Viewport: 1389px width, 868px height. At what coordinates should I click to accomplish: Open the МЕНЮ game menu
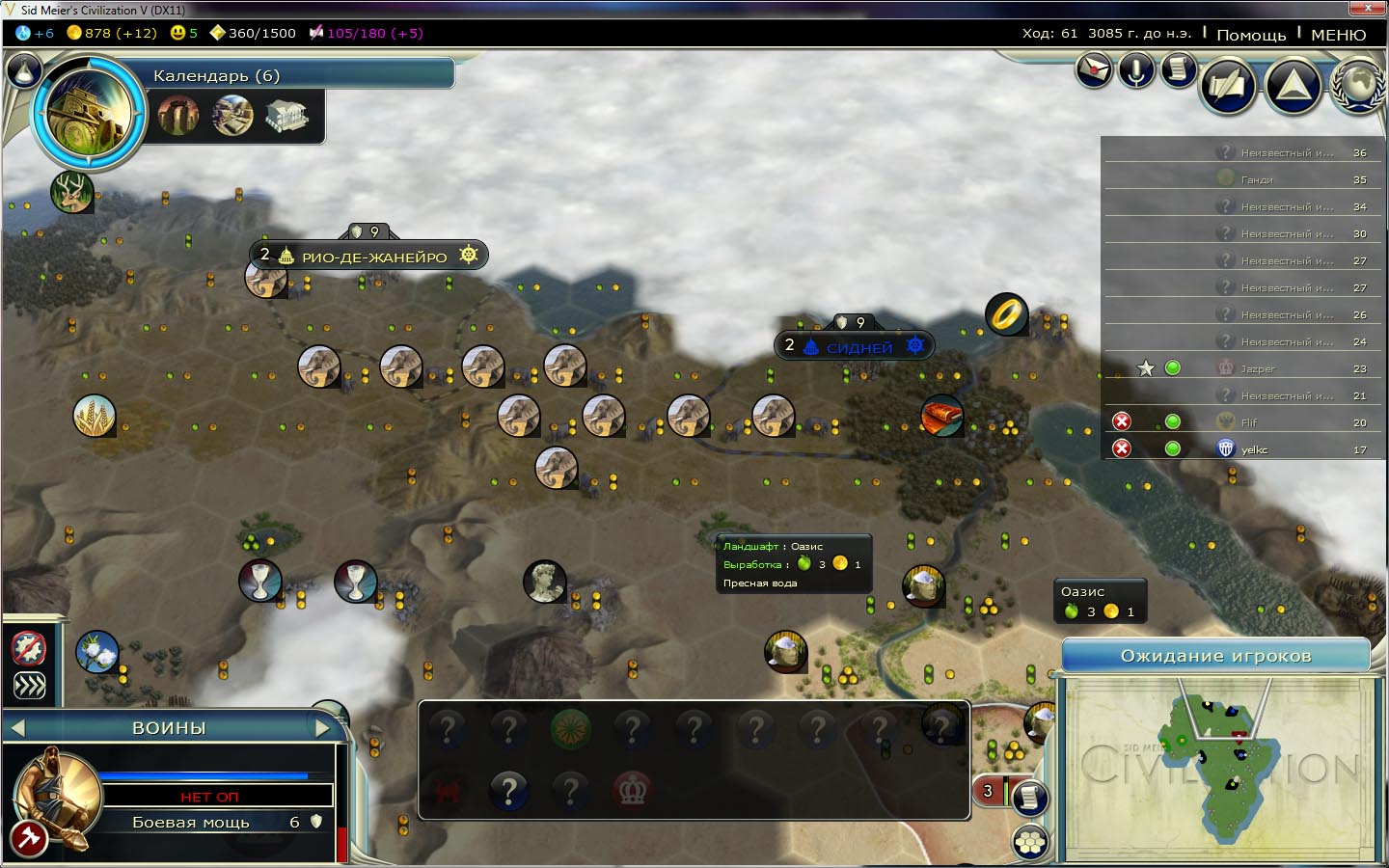pos(1338,35)
